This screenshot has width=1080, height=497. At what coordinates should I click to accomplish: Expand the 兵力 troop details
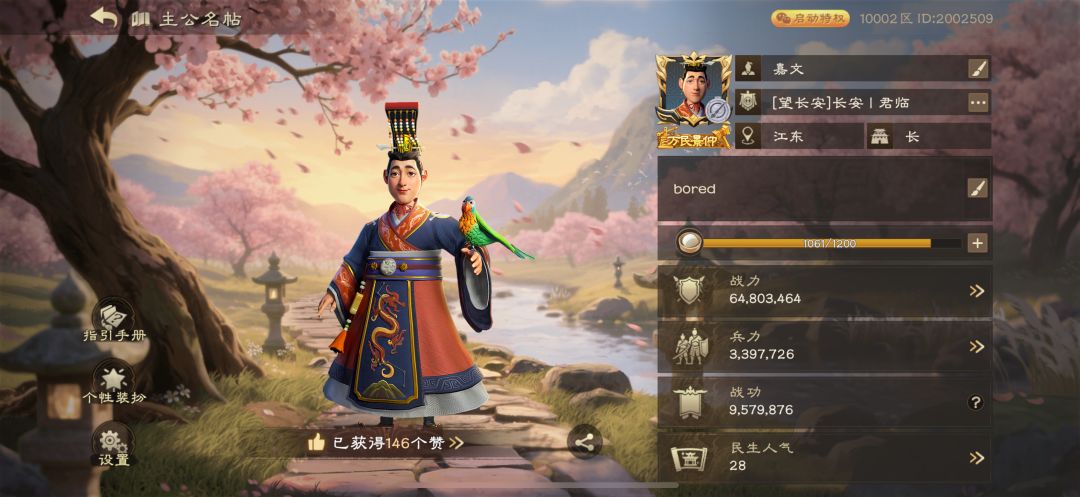point(977,347)
